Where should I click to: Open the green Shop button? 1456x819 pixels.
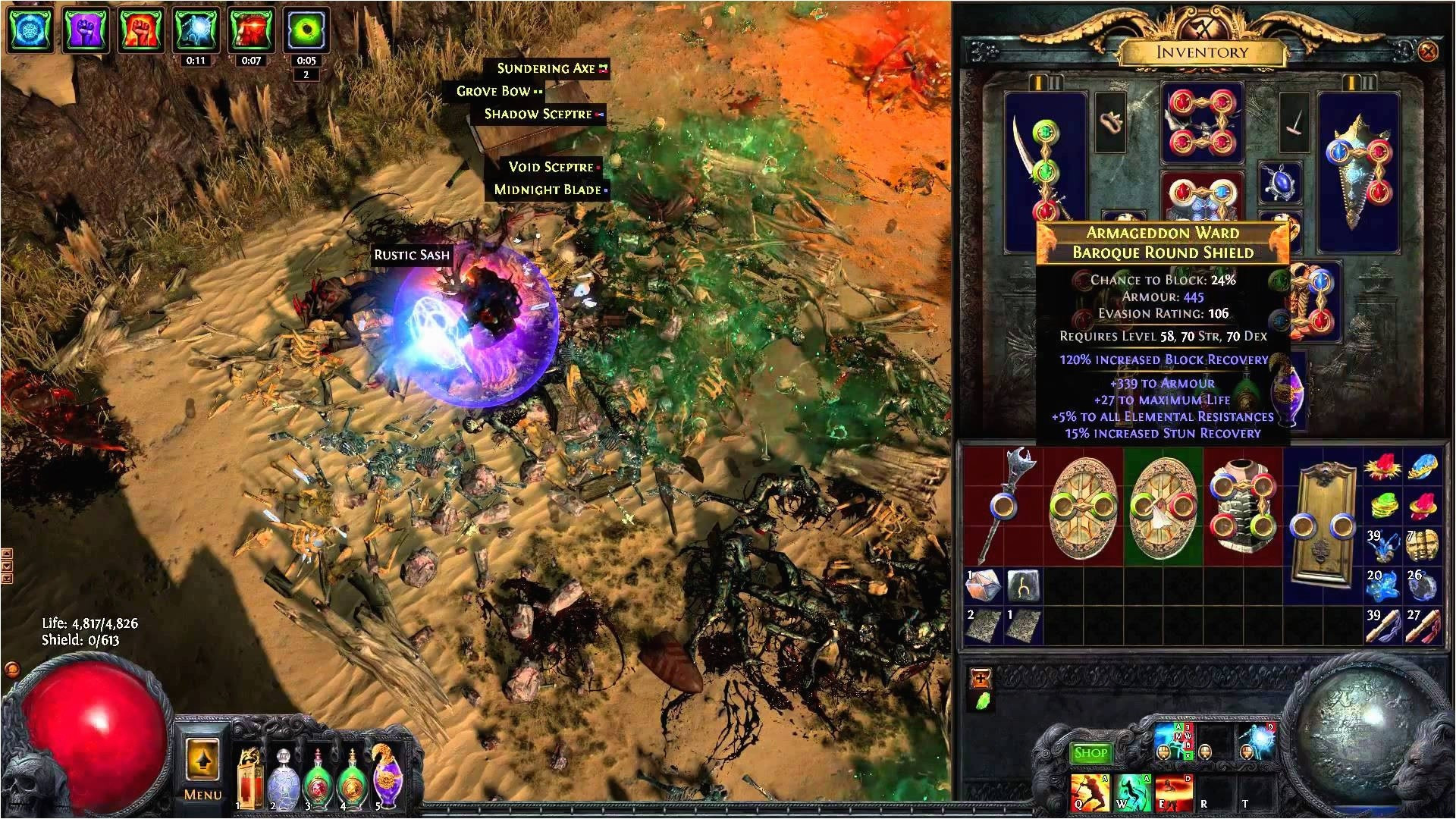1090,752
